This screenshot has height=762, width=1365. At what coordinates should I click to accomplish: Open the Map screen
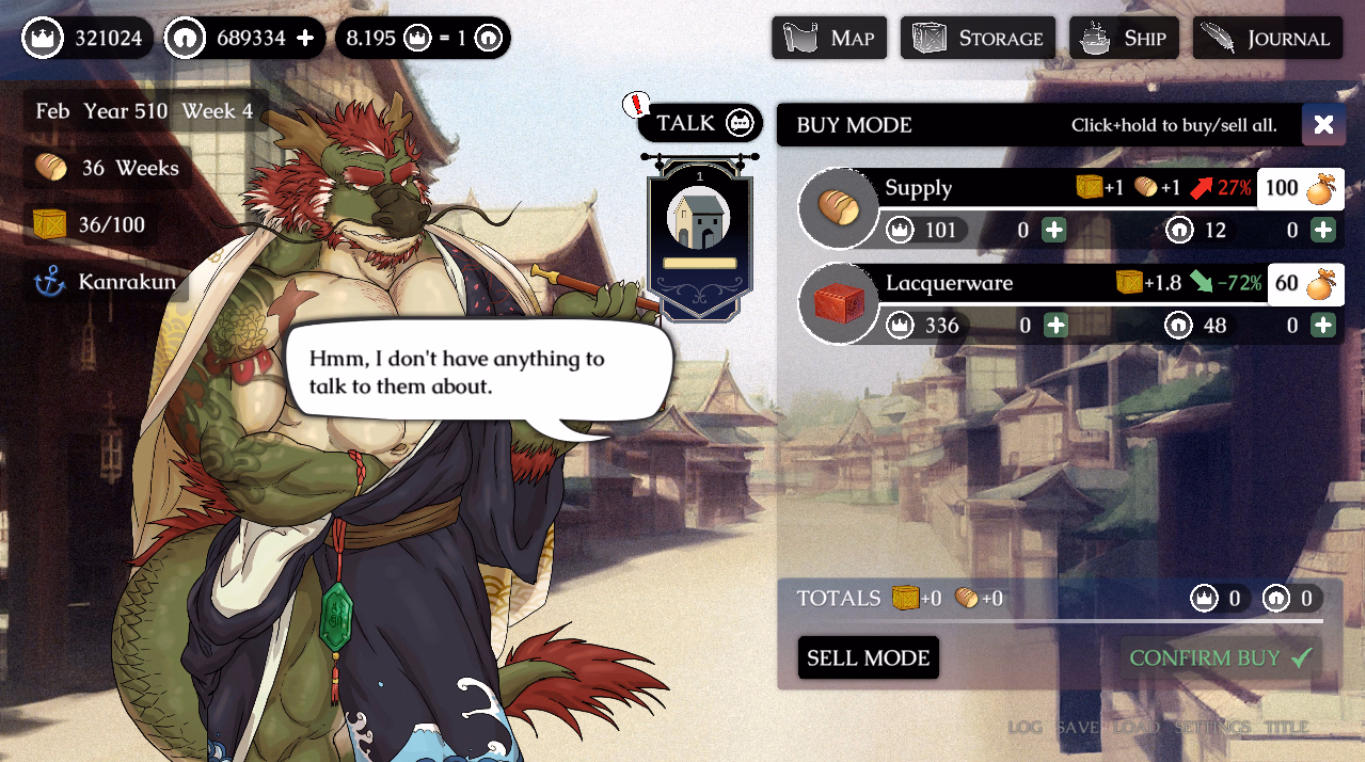[x=829, y=38]
